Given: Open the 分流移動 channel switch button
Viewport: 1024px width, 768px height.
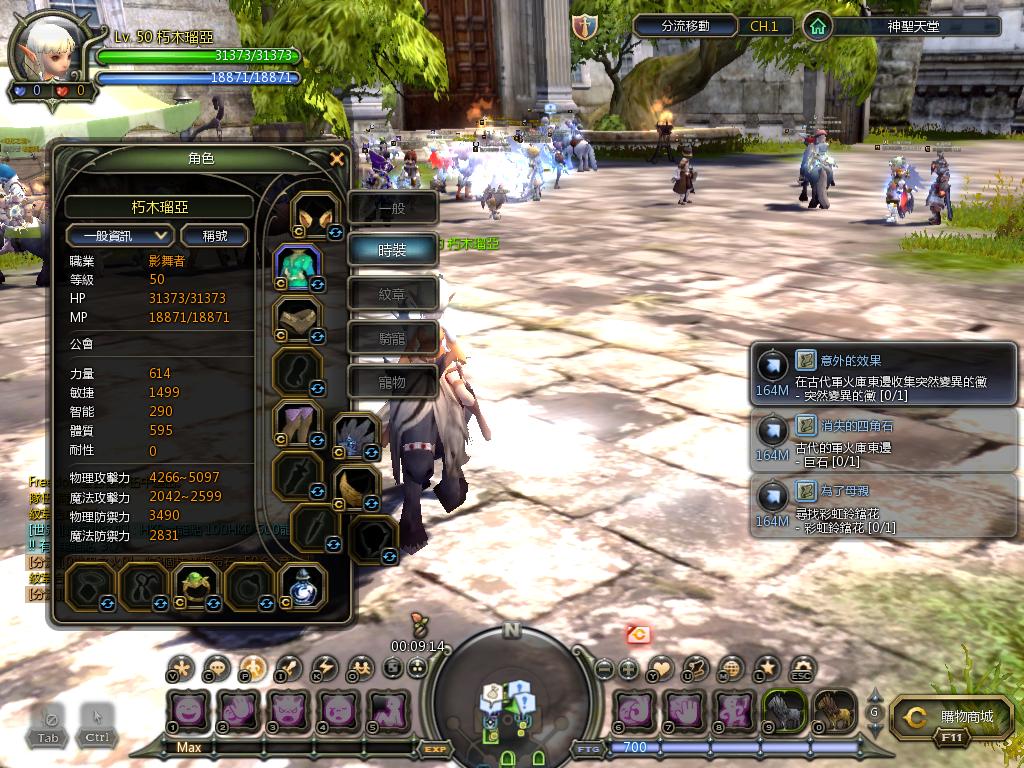Looking at the screenshot, I should coord(686,26).
